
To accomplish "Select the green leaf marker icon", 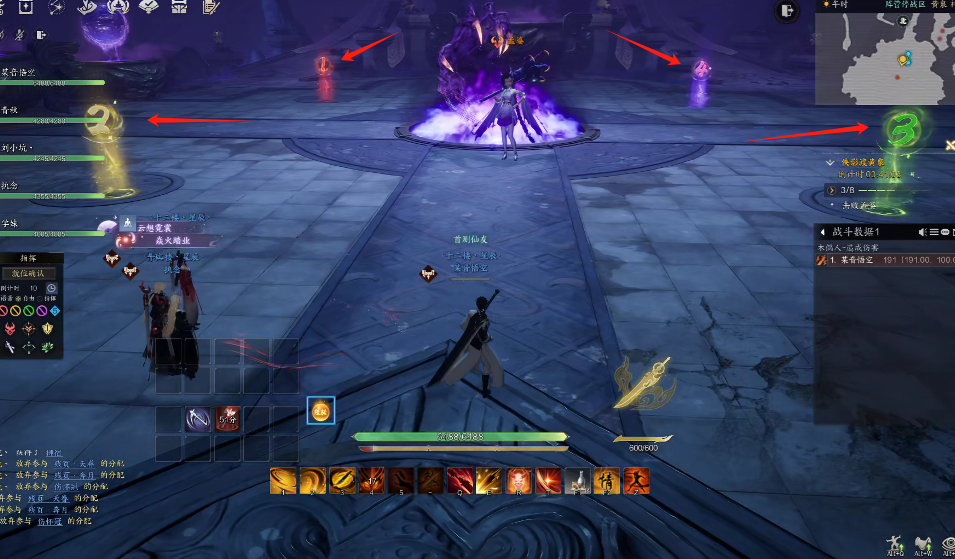I will coord(47,346).
